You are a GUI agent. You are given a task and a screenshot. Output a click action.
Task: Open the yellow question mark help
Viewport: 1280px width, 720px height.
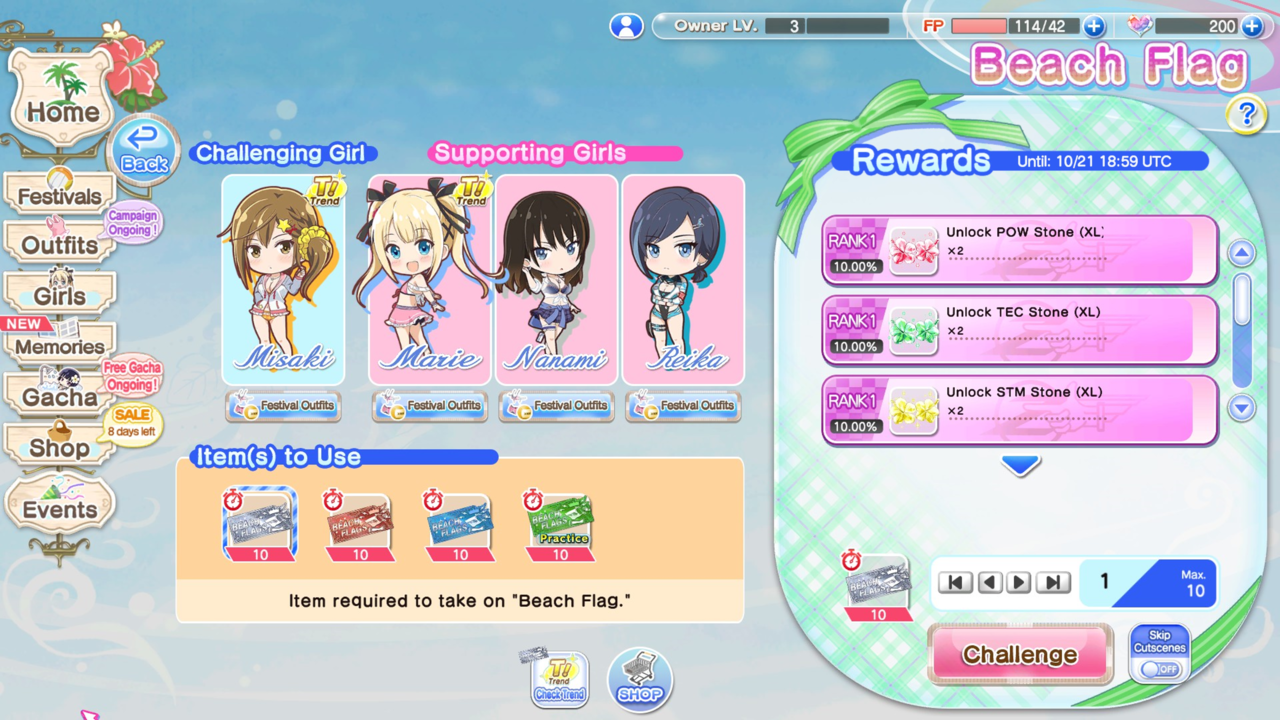coord(1245,115)
